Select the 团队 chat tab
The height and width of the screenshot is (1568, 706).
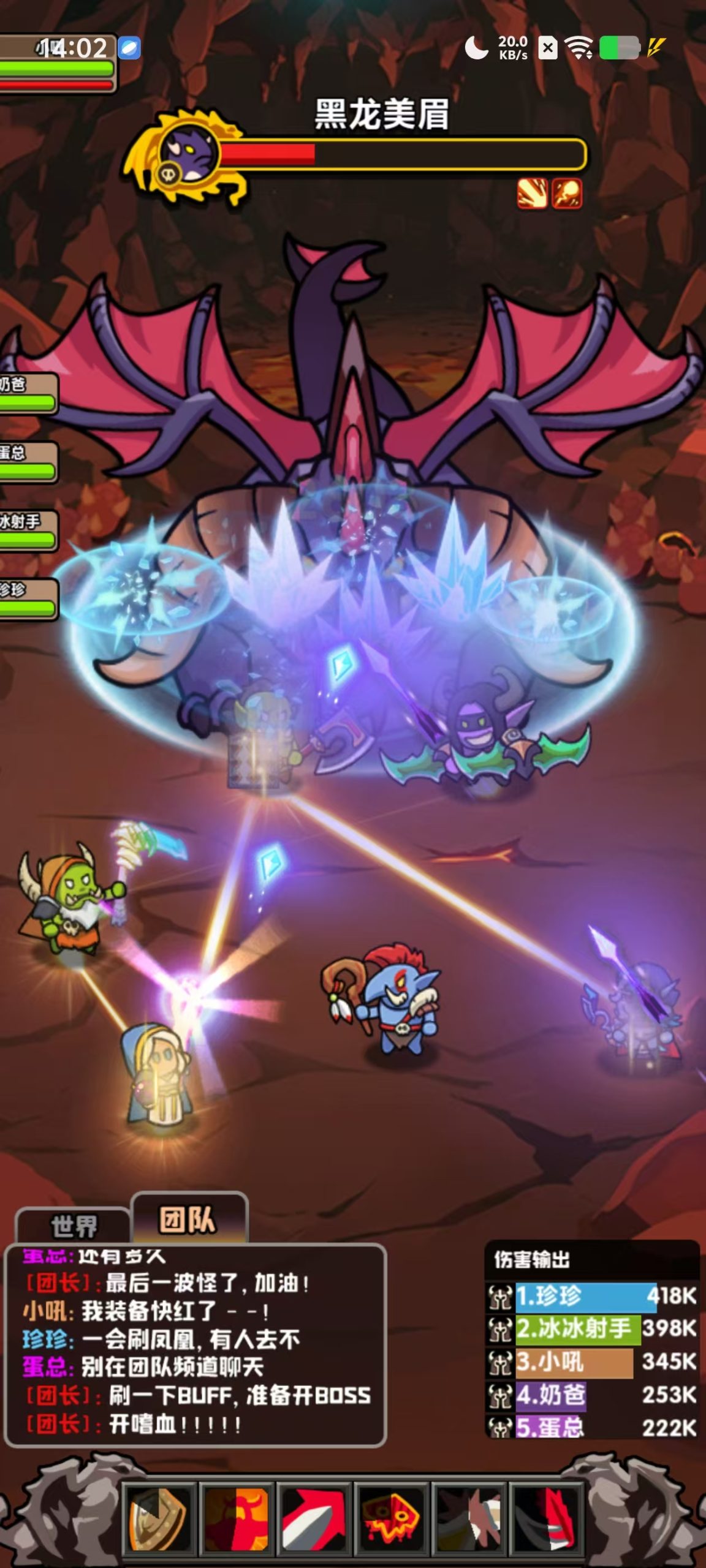point(188,1218)
